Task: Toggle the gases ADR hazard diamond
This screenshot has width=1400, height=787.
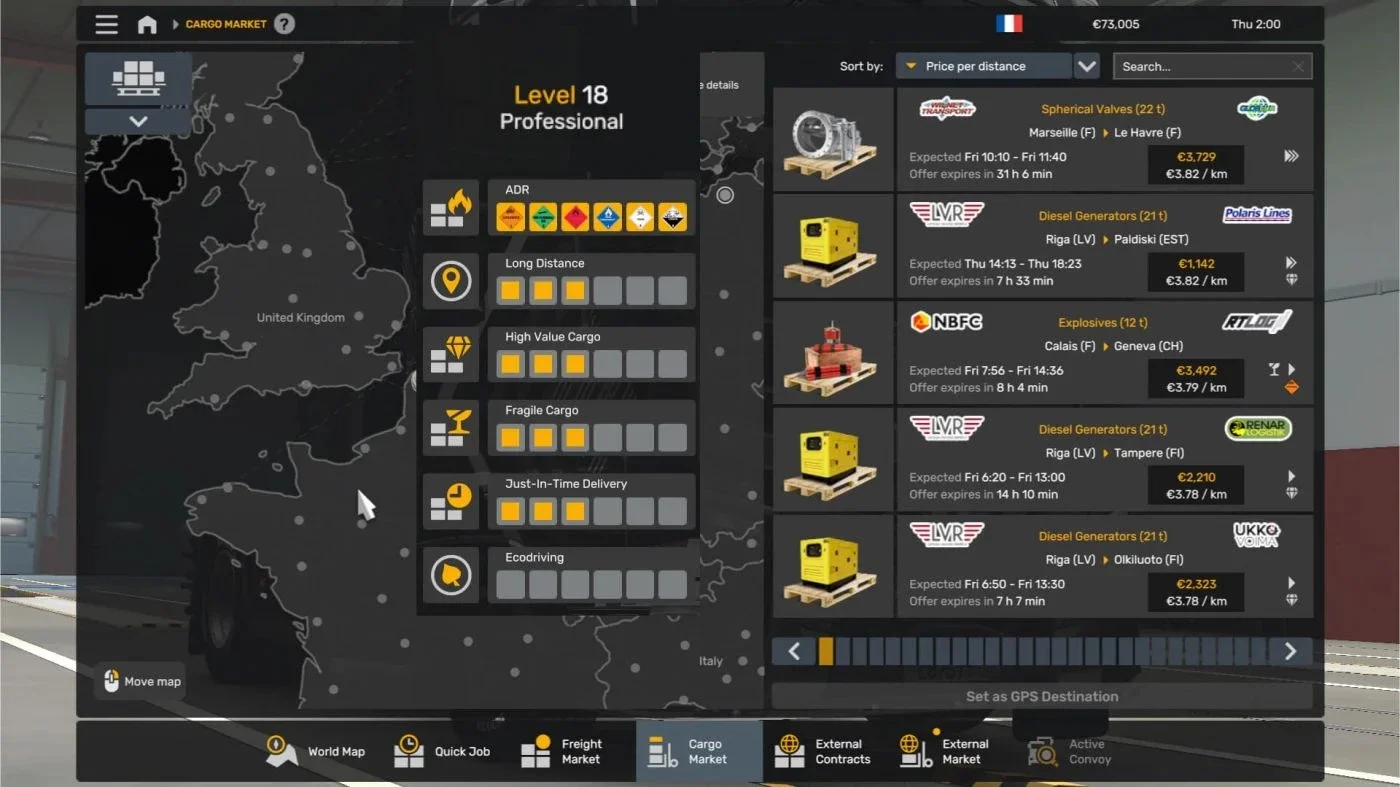Action: coord(543,216)
